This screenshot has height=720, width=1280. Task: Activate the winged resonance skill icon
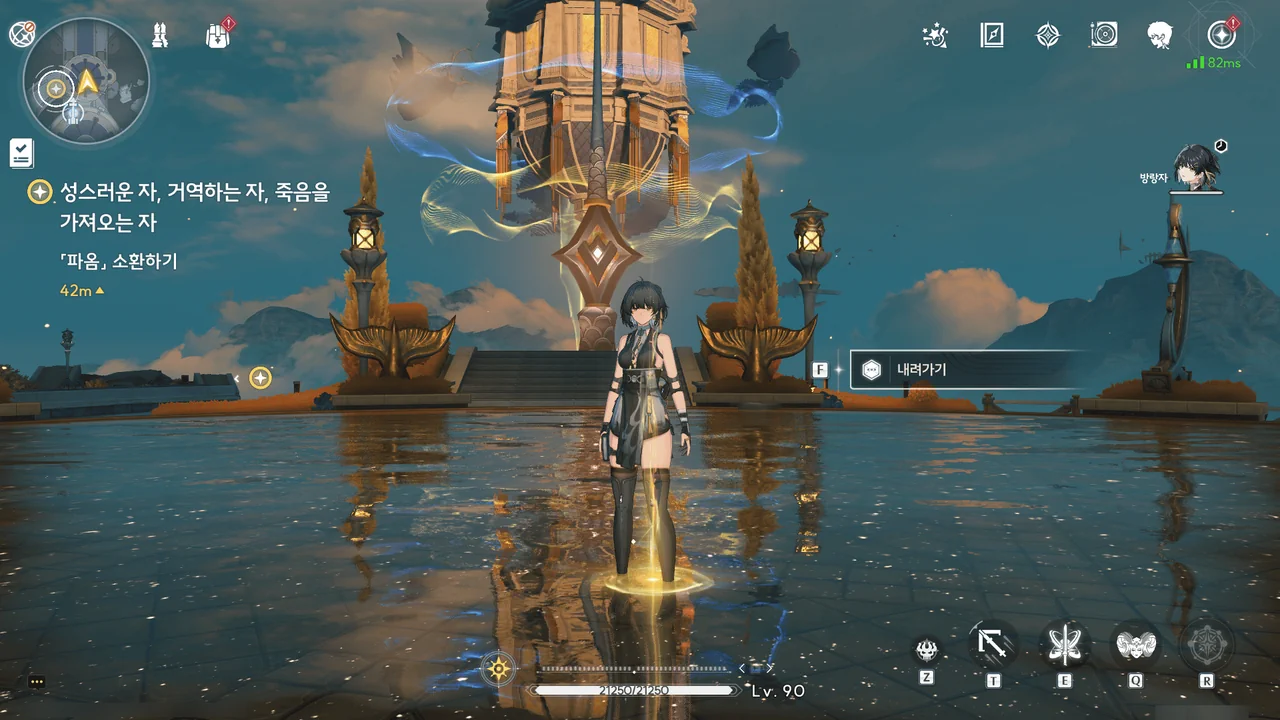pos(1064,645)
